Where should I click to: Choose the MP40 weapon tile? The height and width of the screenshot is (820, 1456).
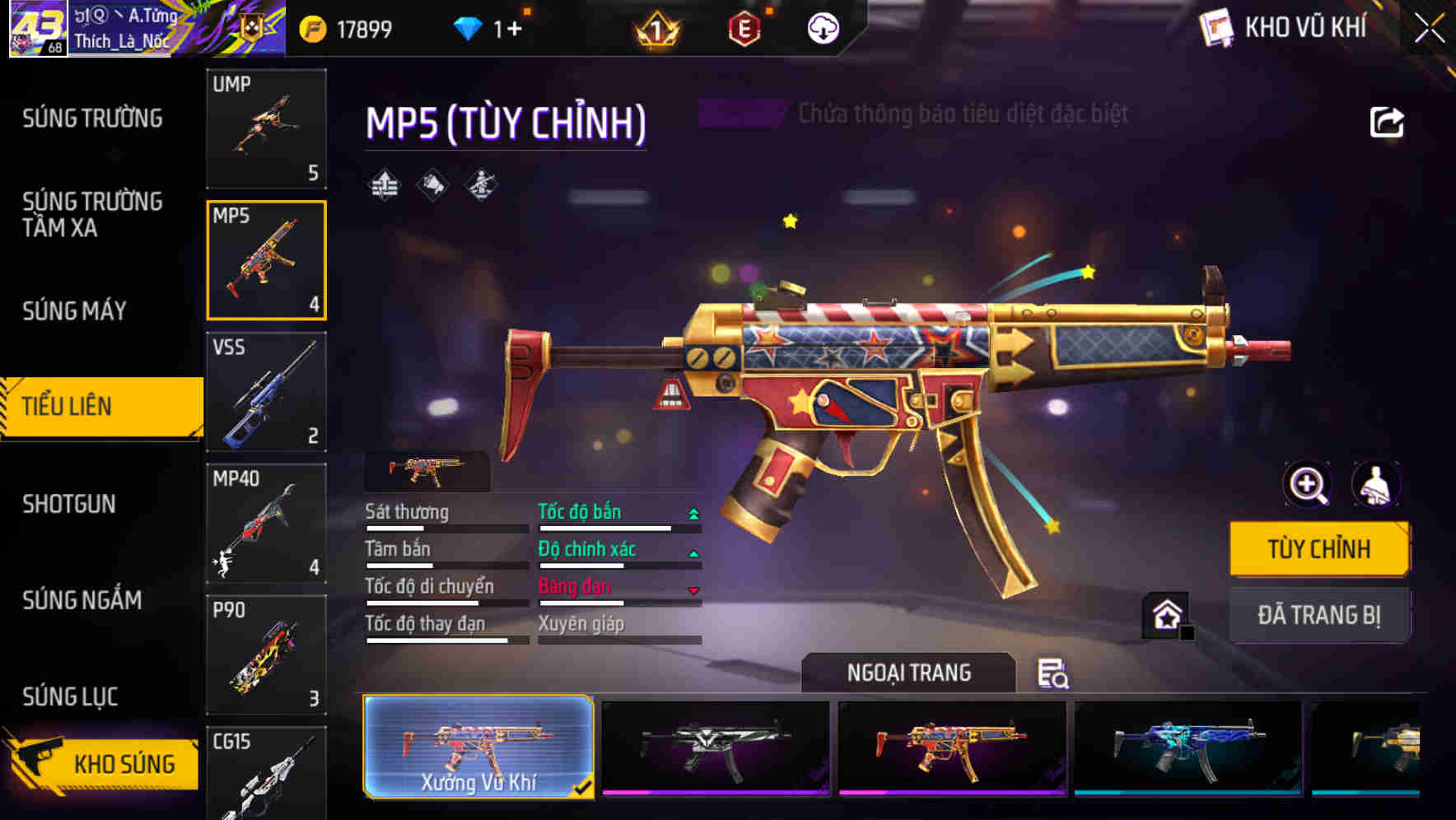266,524
